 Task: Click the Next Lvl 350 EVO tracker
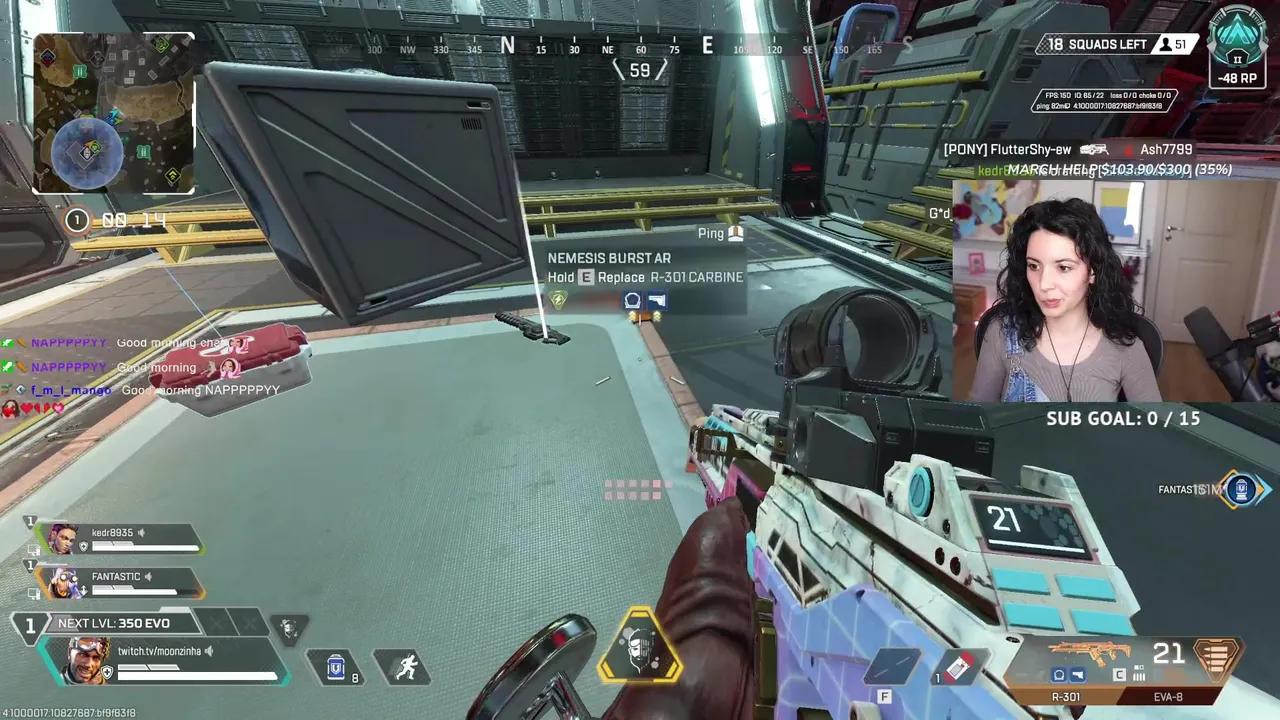tap(113, 623)
